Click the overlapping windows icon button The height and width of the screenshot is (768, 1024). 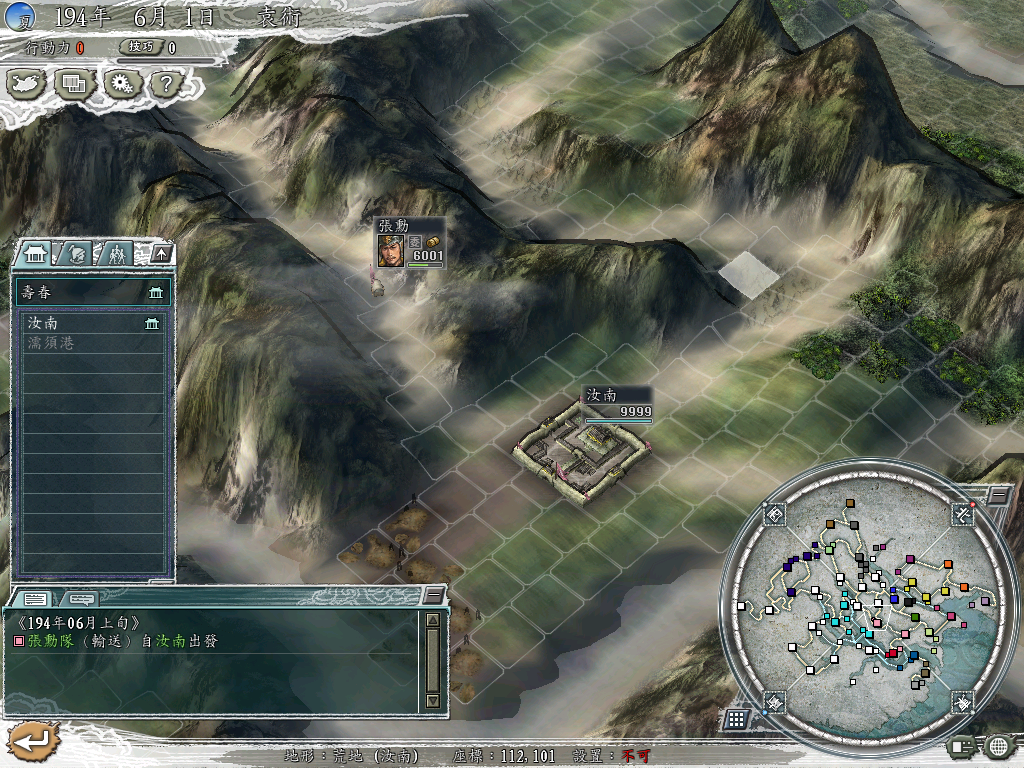coord(75,84)
